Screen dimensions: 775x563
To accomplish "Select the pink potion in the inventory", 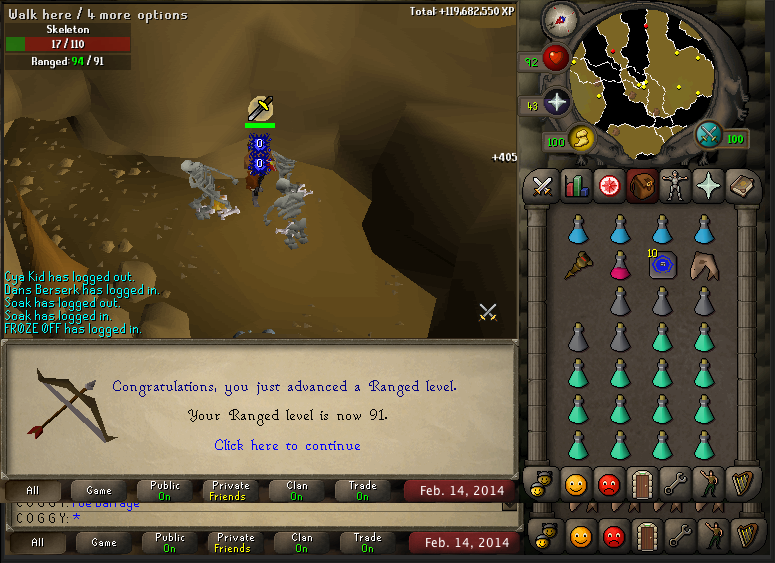I will (x=619, y=265).
